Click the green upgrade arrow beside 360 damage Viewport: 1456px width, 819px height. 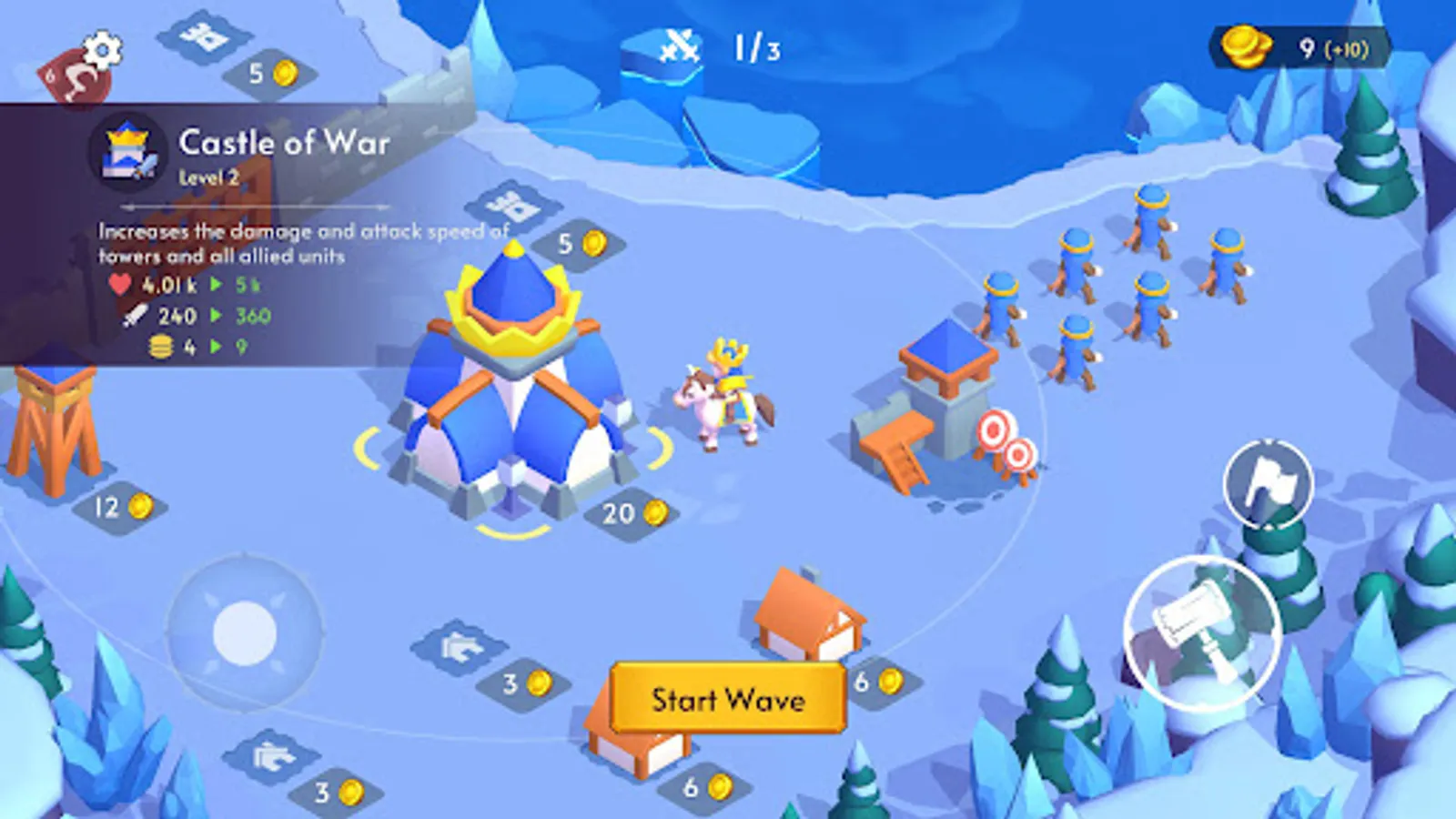(x=216, y=318)
